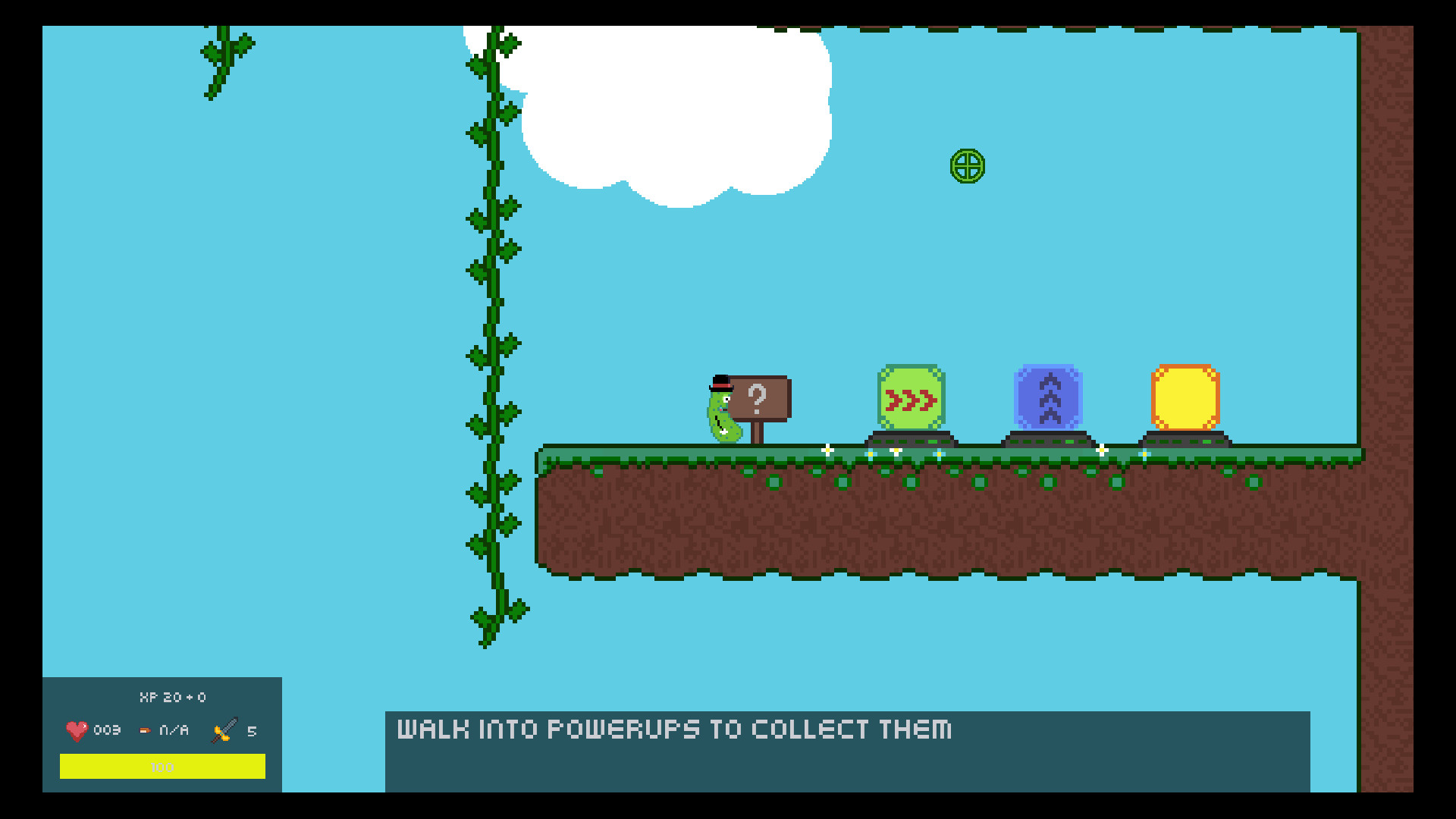
Task: Collect the yellow coin block
Action: 1185,397
